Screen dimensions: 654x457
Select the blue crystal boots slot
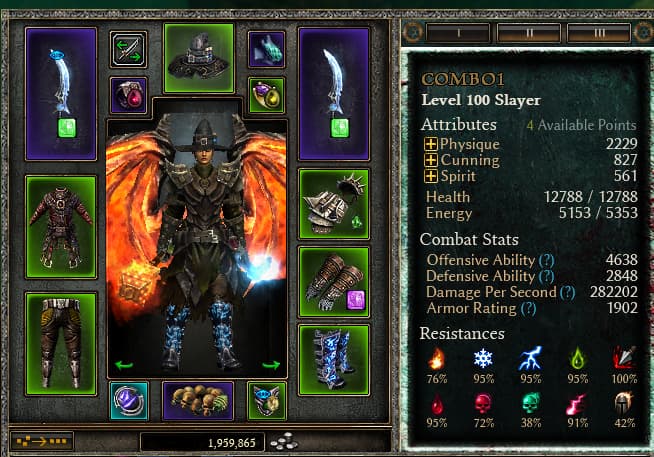pos(334,358)
